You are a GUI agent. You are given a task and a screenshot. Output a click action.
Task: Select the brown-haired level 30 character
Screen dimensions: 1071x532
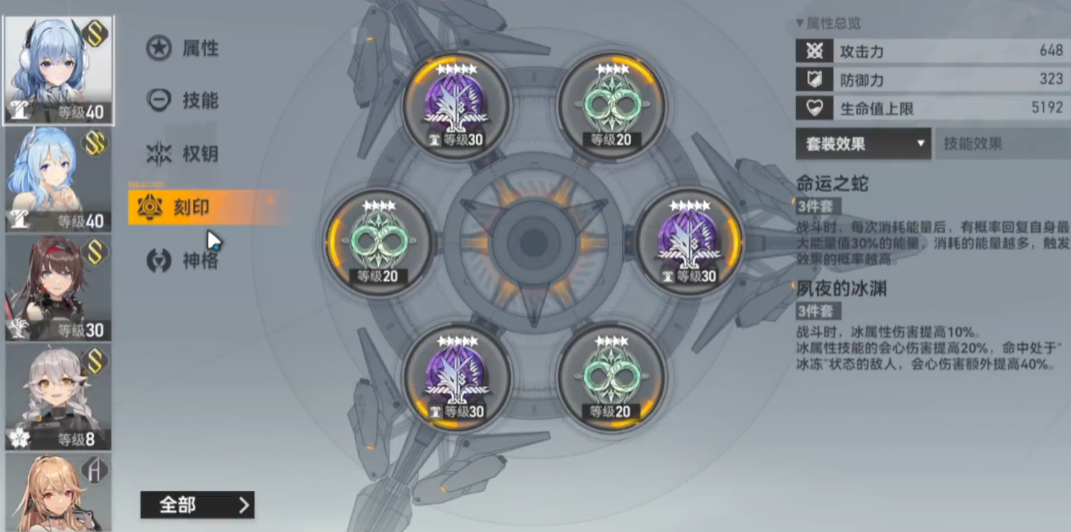(x=58, y=288)
